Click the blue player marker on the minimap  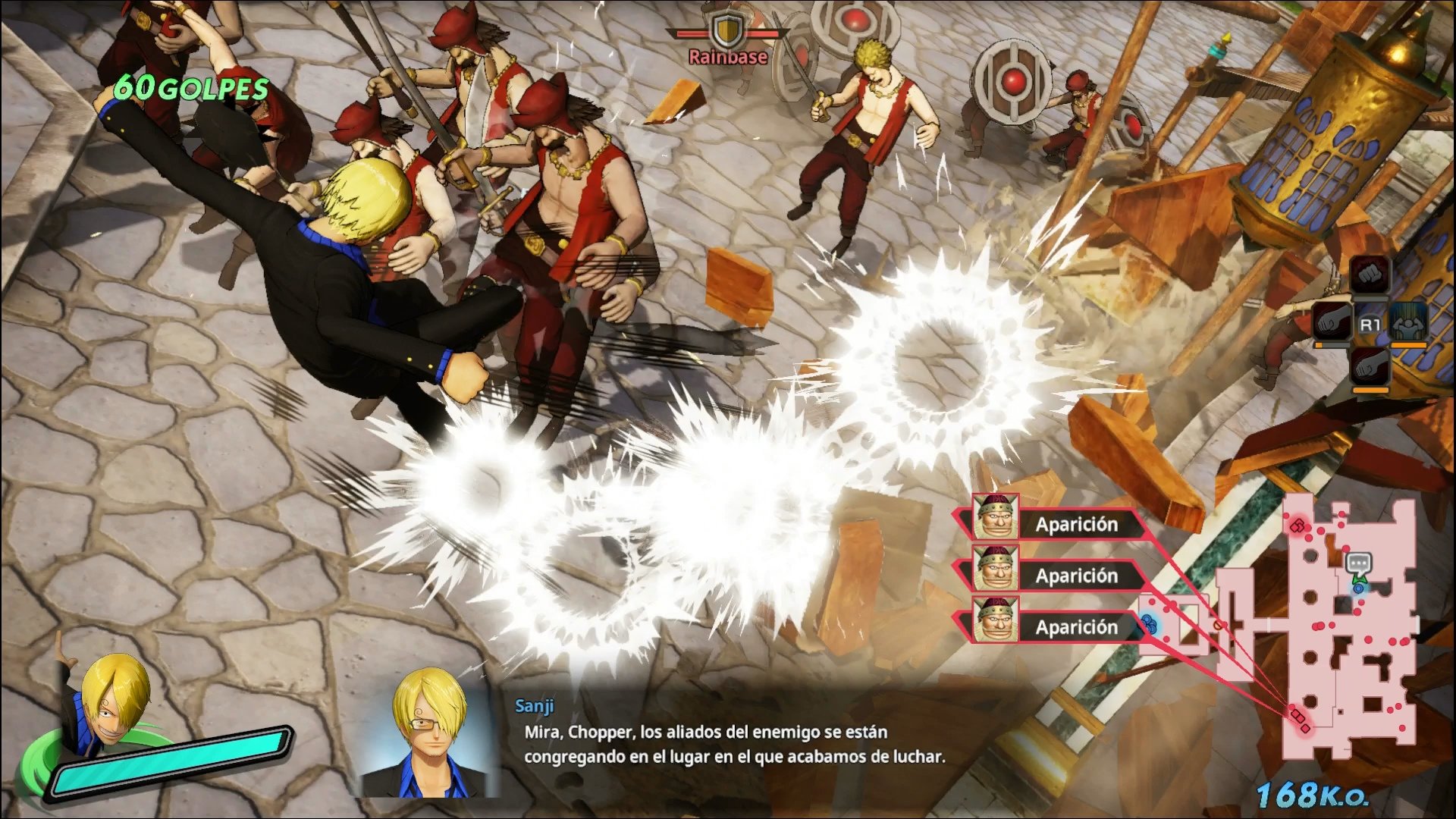coord(1358,588)
